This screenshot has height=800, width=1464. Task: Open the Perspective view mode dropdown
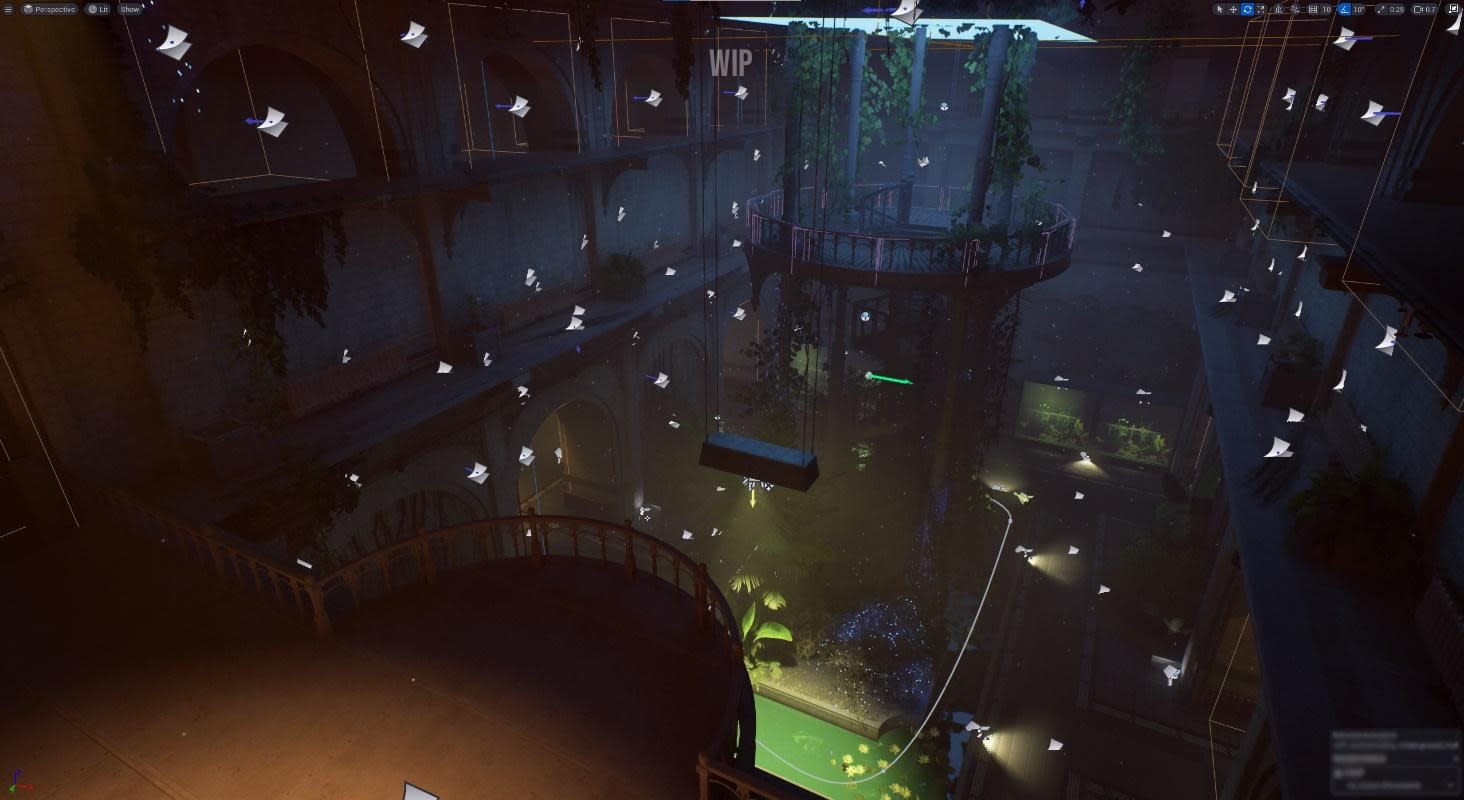[x=50, y=9]
